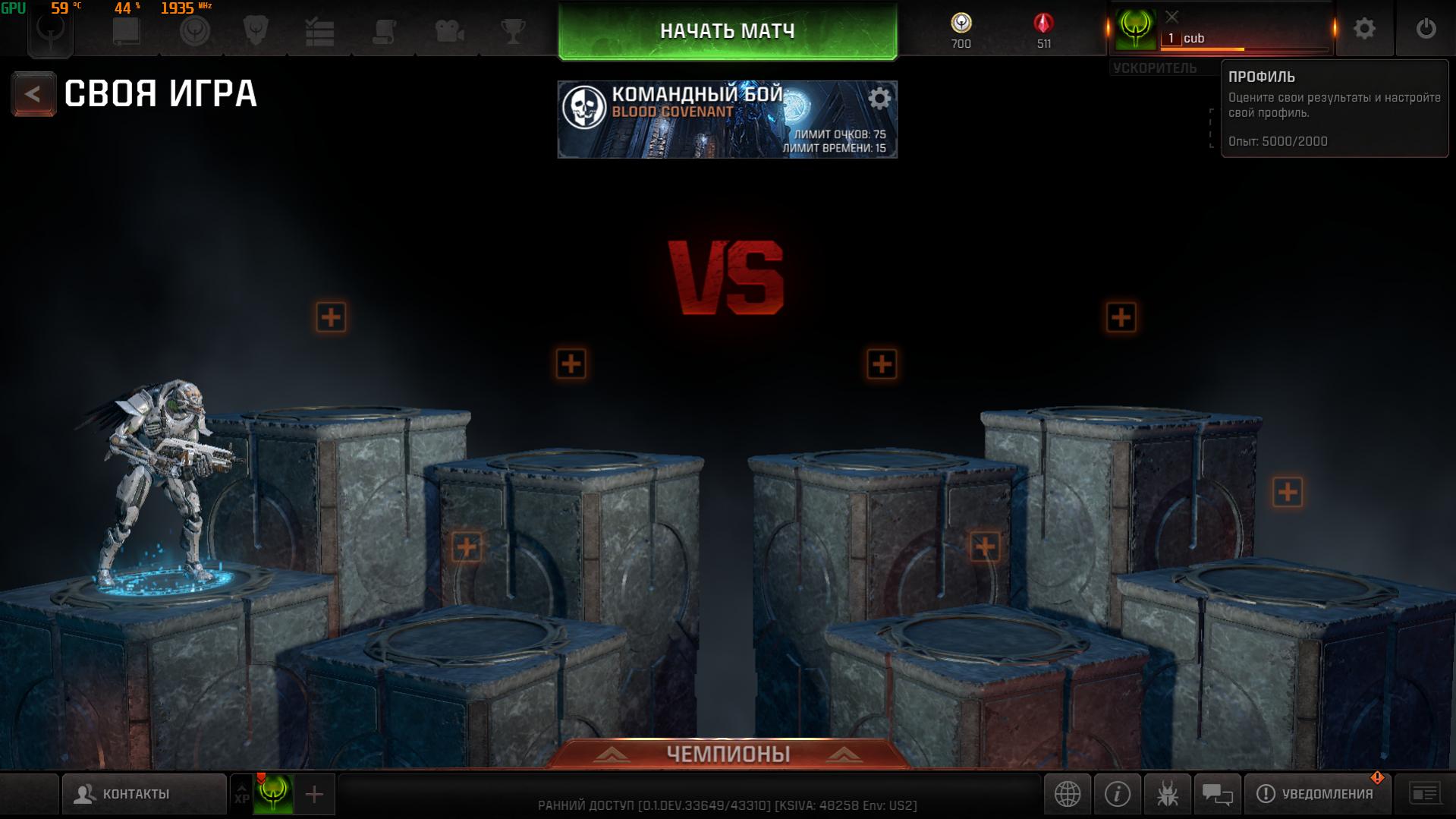Screen dimensions: 1456x819
Task: Open the checklist icon in top toolbar
Action: tap(319, 31)
